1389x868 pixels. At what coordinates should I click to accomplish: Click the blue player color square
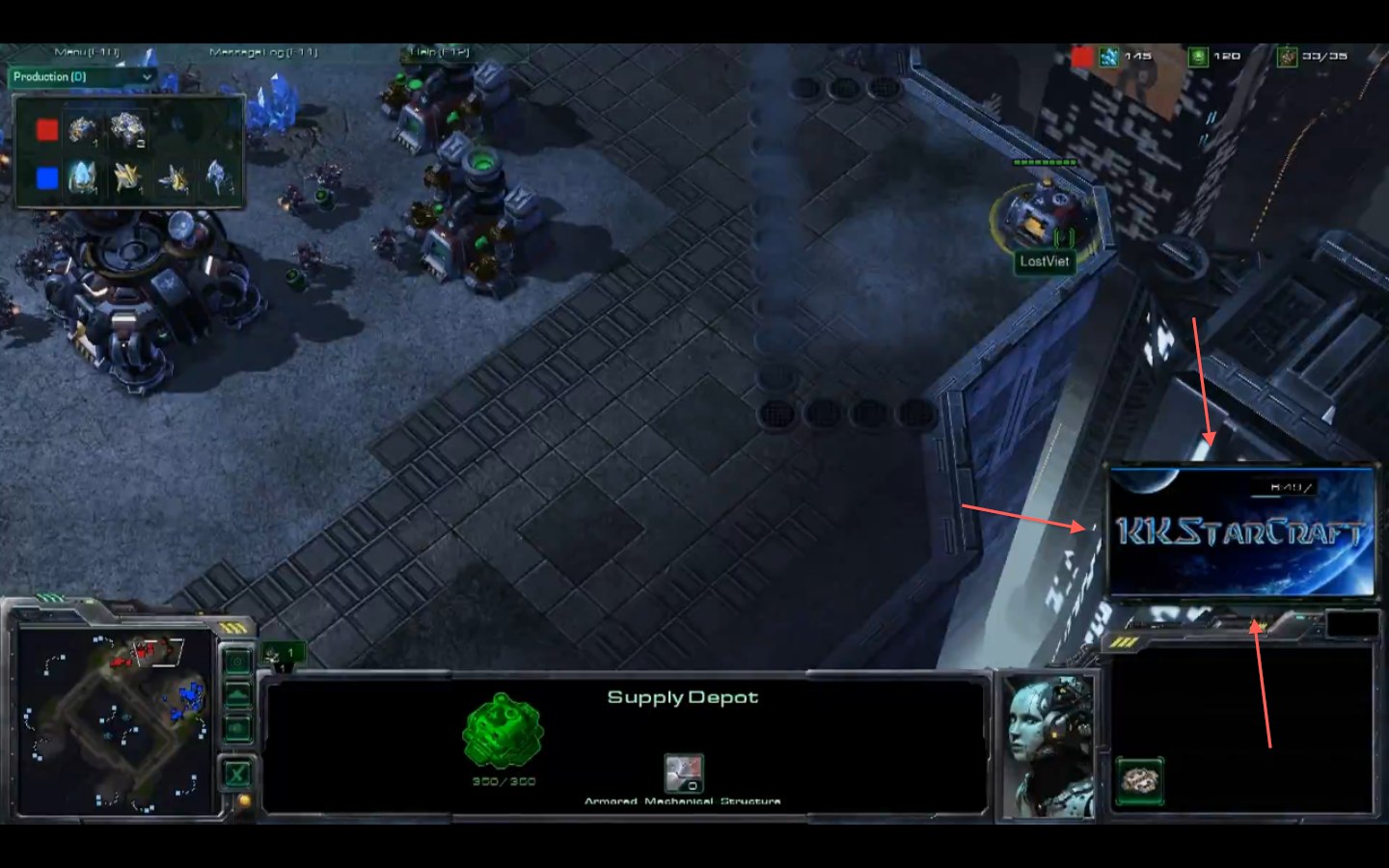[x=46, y=178]
